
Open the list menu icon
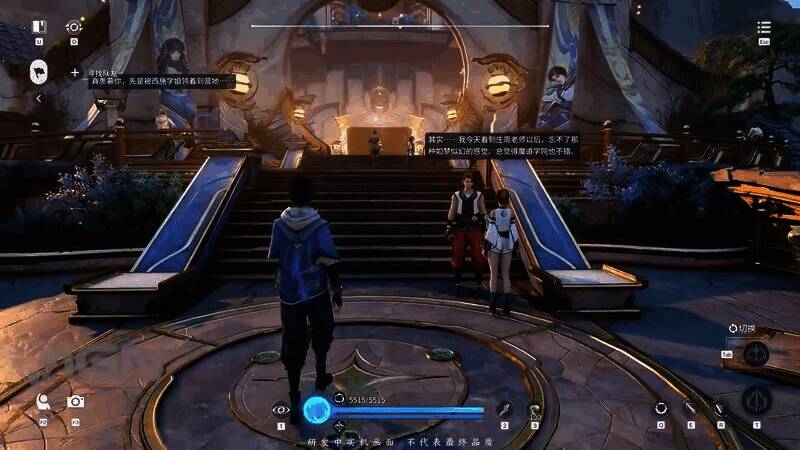(x=764, y=28)
